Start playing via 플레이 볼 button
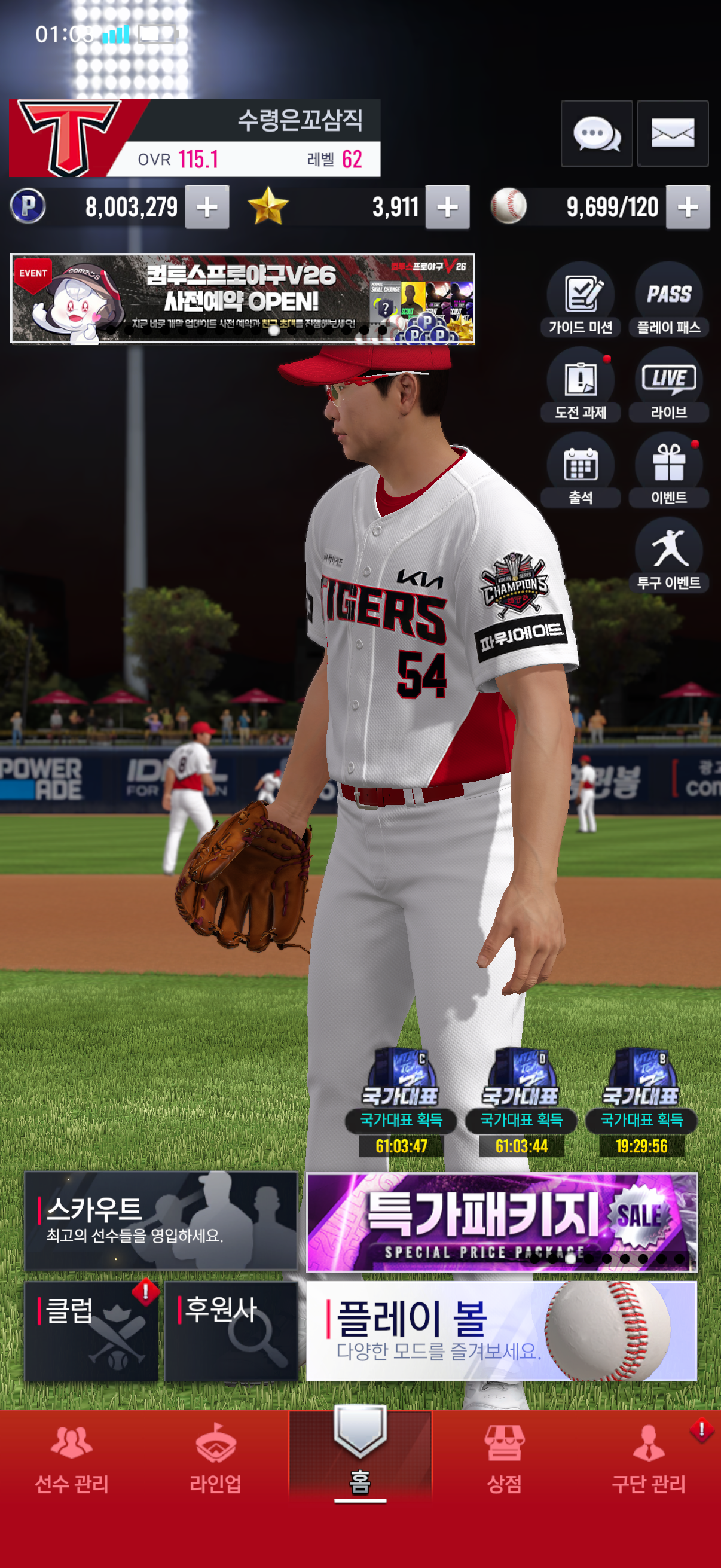The image size is (721, 1568). click(x=502, y=1331)
